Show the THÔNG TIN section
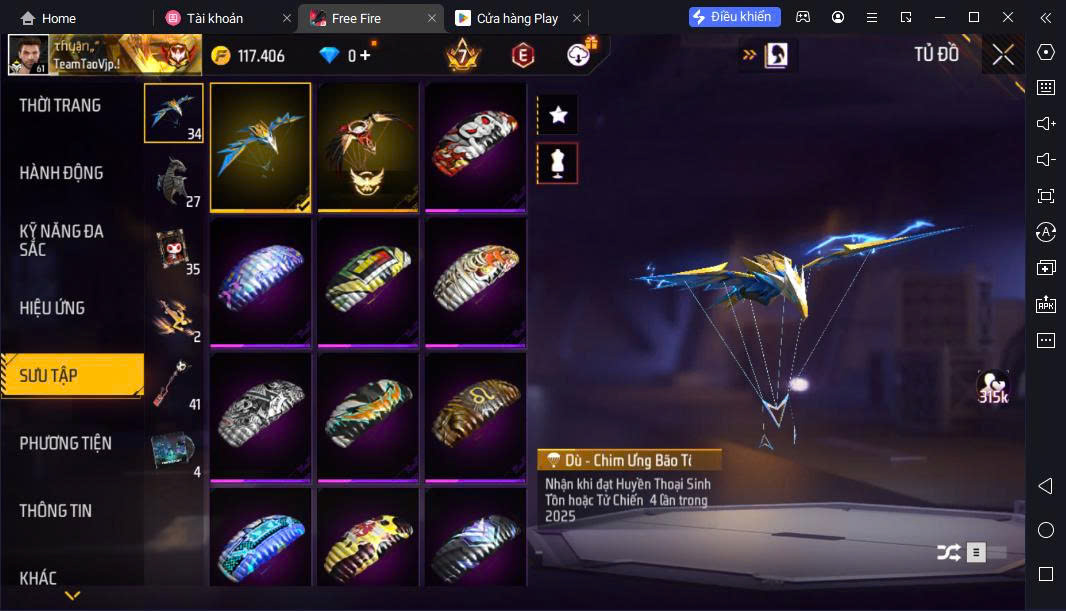This screenshot has width=1066, height=611. pyautogui.click(x=55, y=511)
